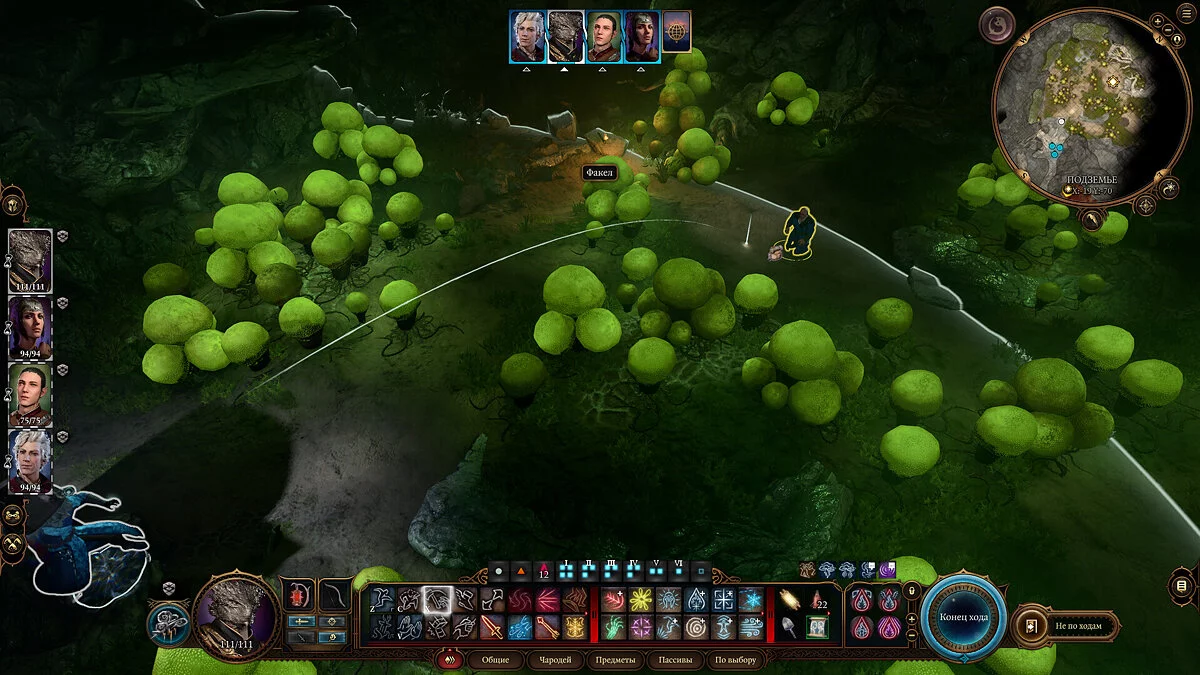
Task: Zoom in the minimap with plus button
Action: point(1157,20)
